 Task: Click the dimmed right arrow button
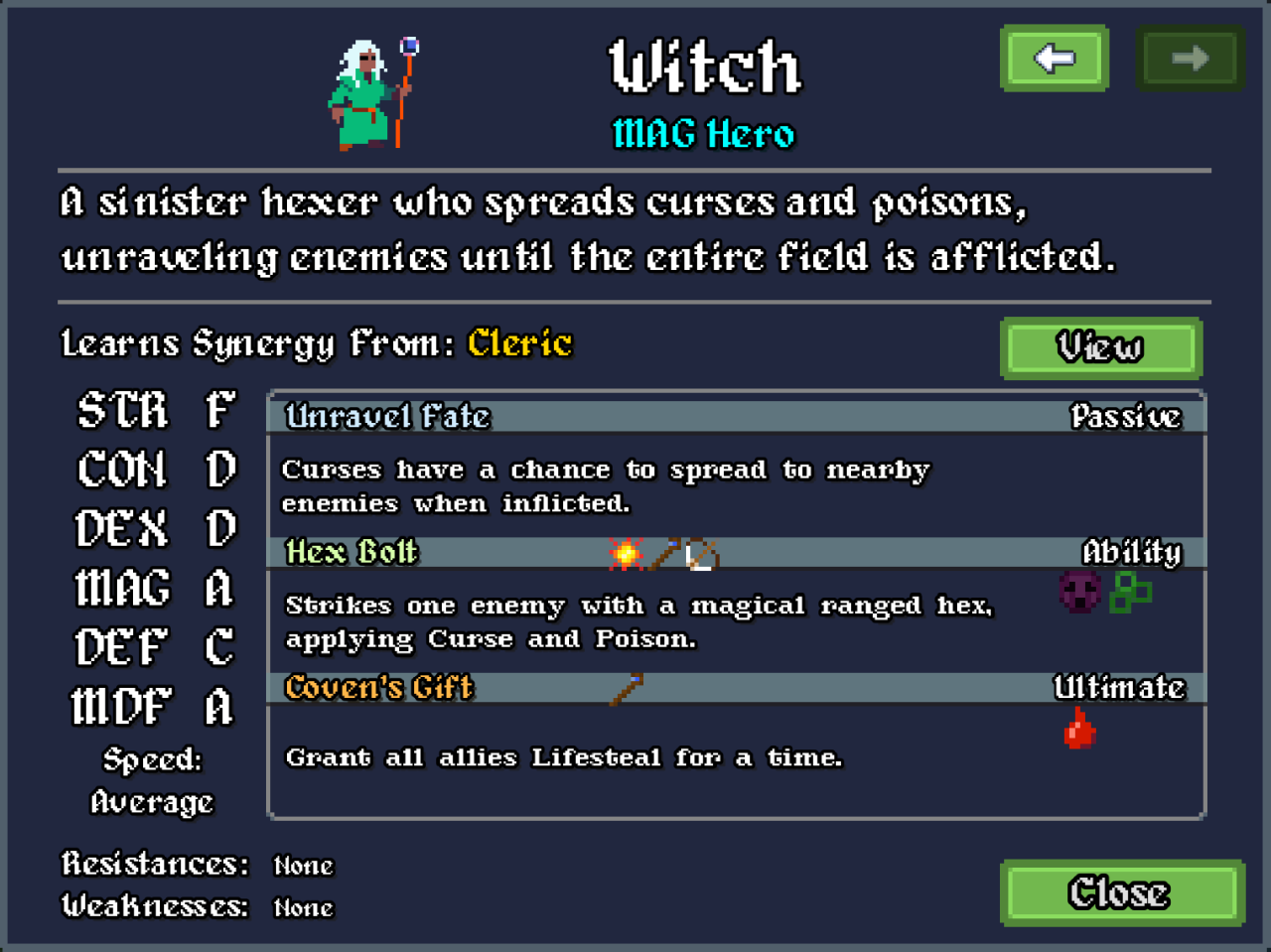(1189, 59)
